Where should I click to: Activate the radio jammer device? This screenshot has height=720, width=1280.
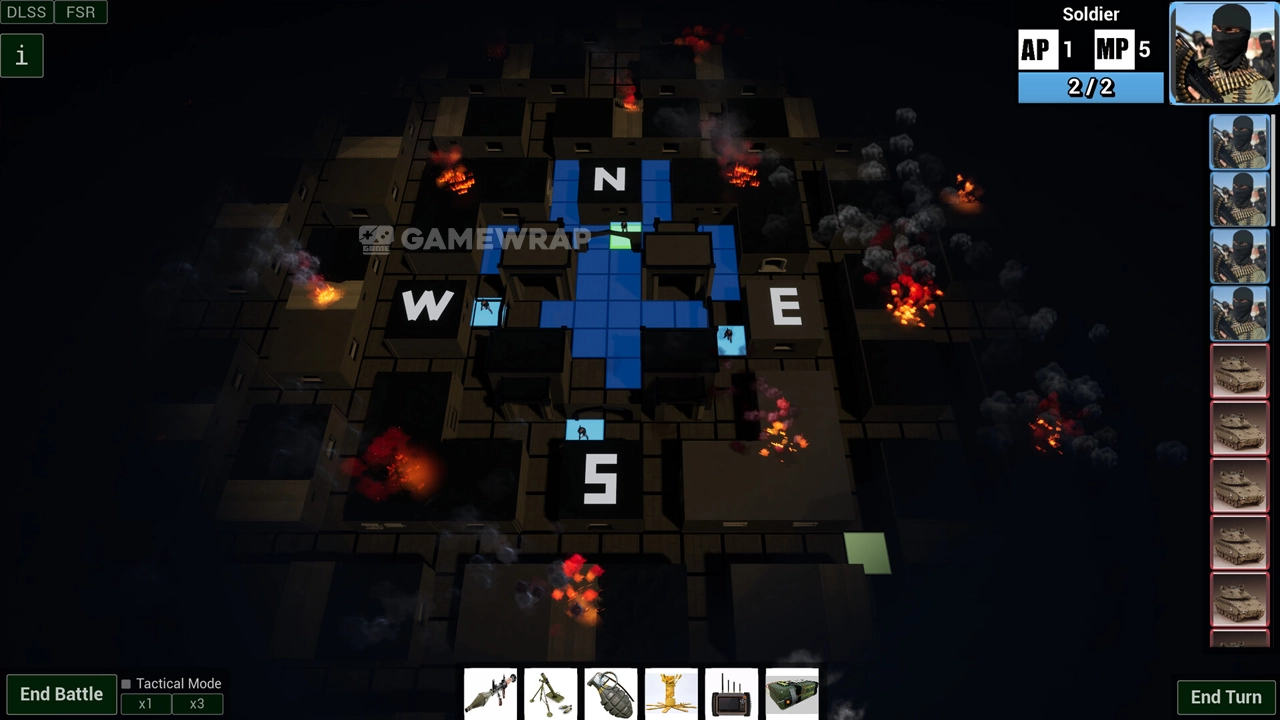click(x=731, y=693)
